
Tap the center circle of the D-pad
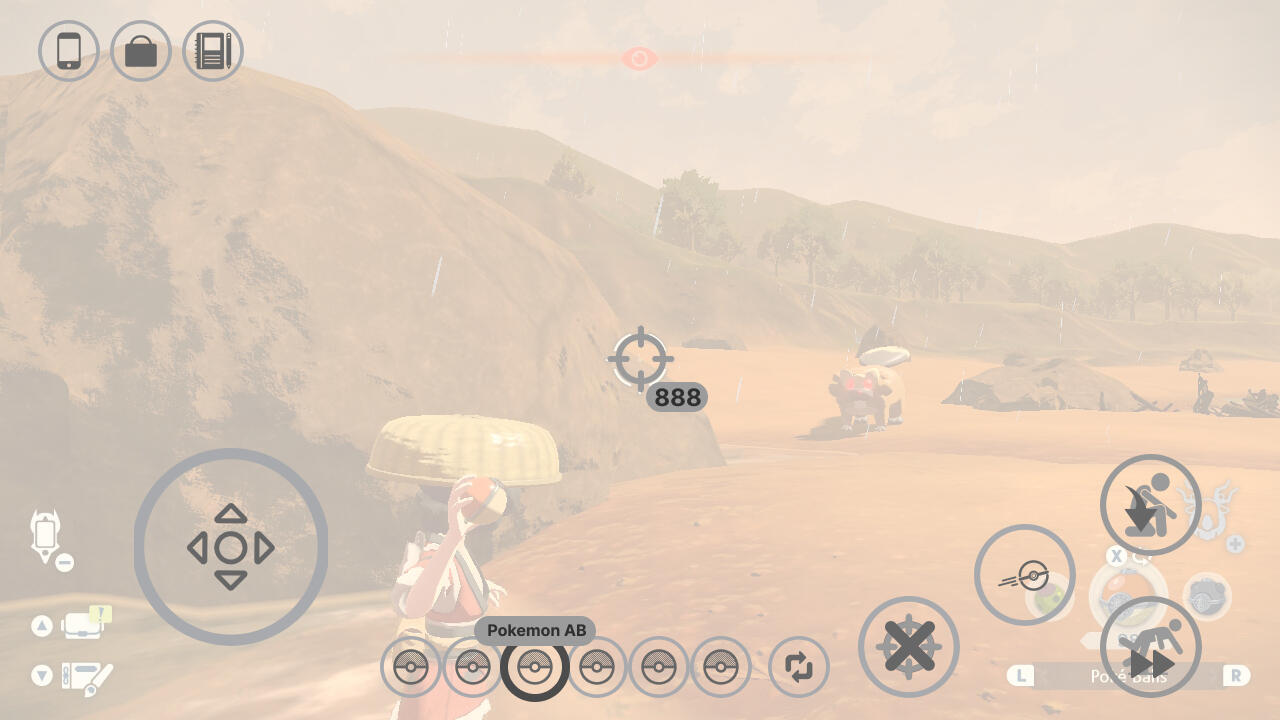(x=231, y=548)
